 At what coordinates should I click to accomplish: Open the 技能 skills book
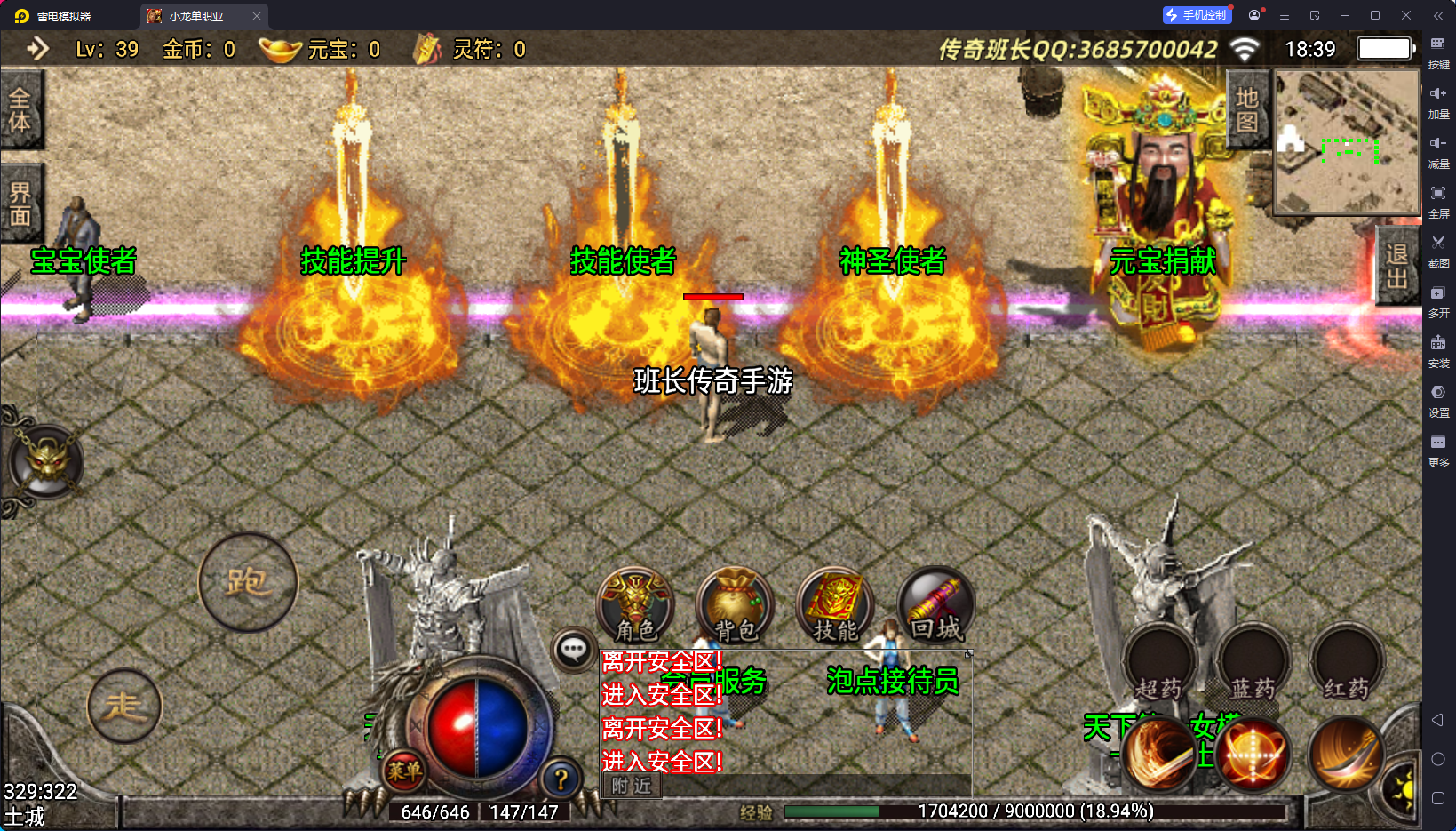835,606
